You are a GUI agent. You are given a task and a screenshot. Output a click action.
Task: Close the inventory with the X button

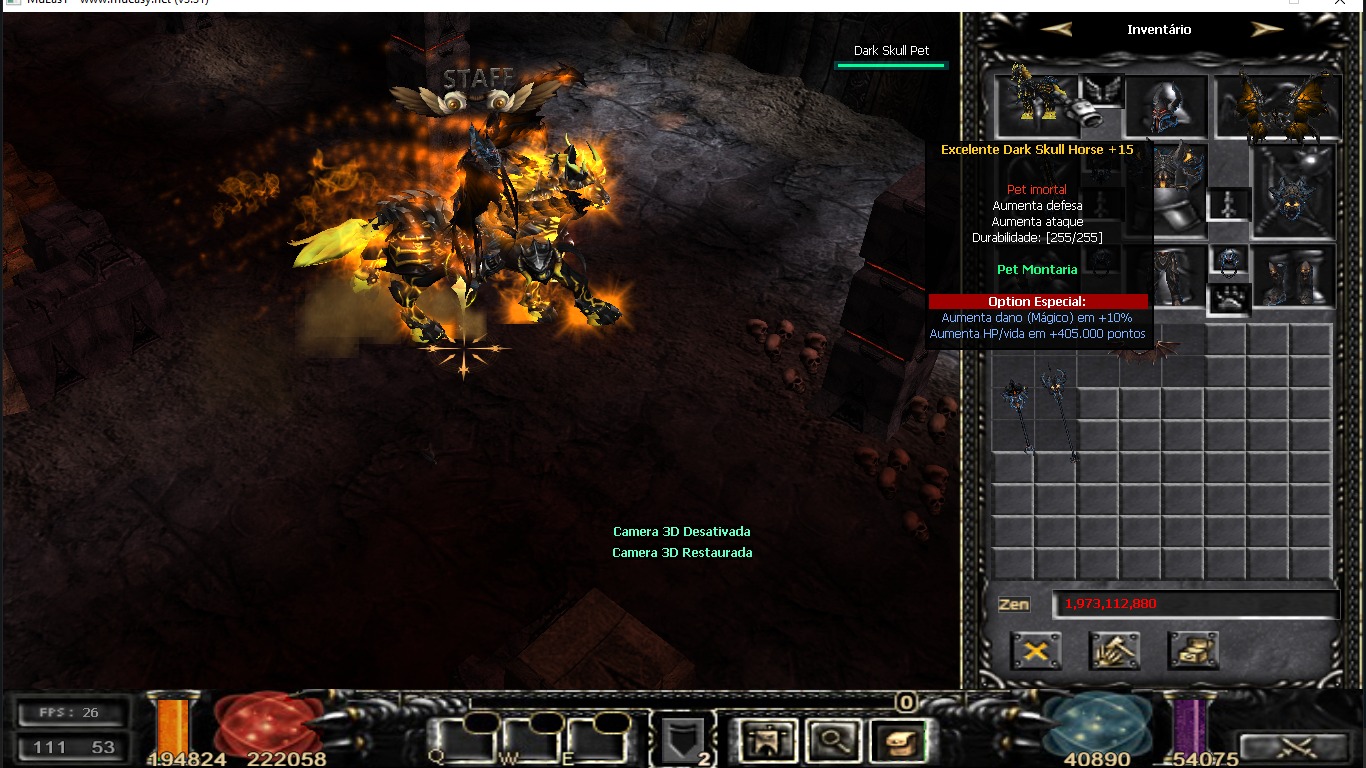point(1036,651)
